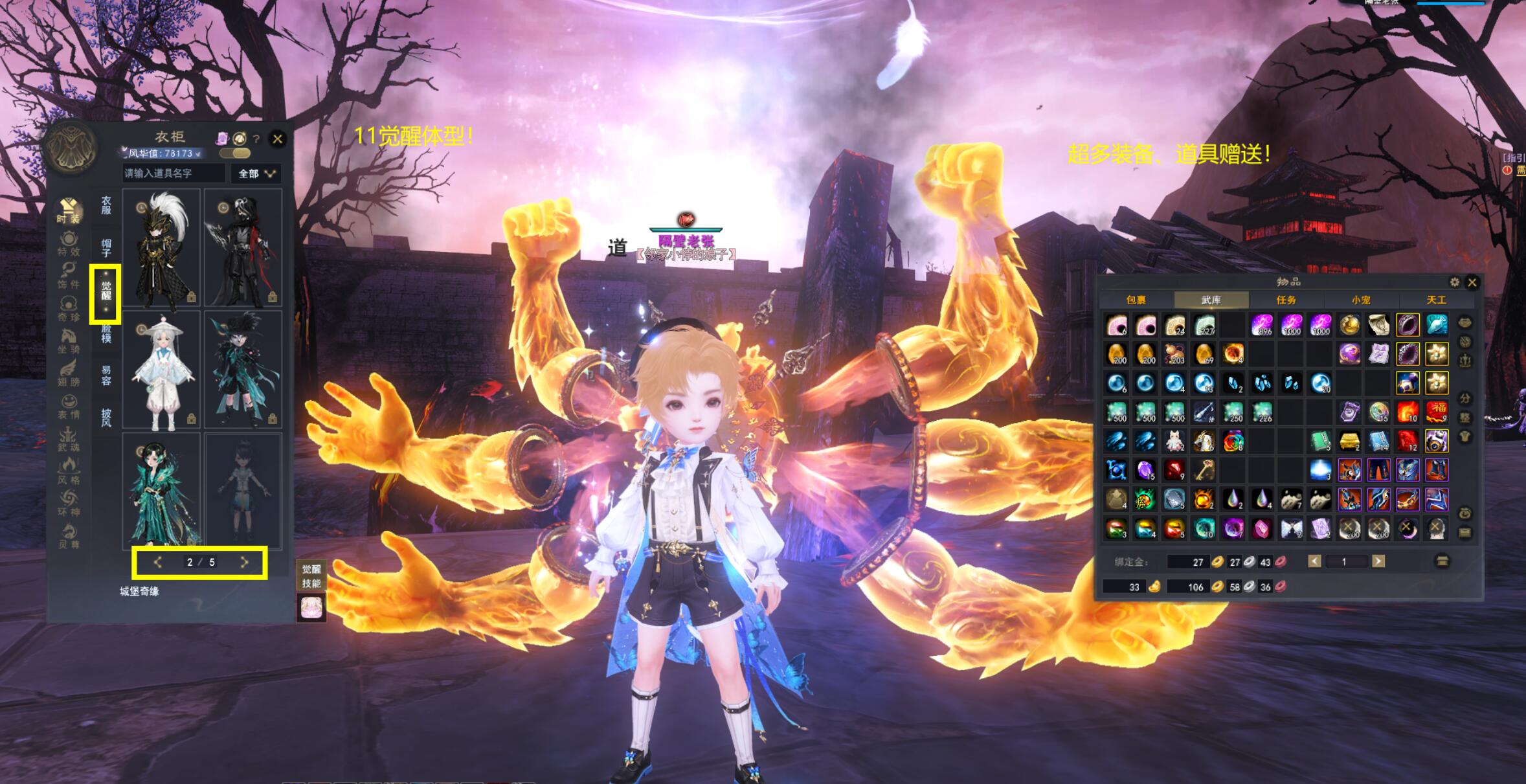This screenshot has height=784, width=1526.
Task: Click the item name search field
Action: tap(173, 174)
